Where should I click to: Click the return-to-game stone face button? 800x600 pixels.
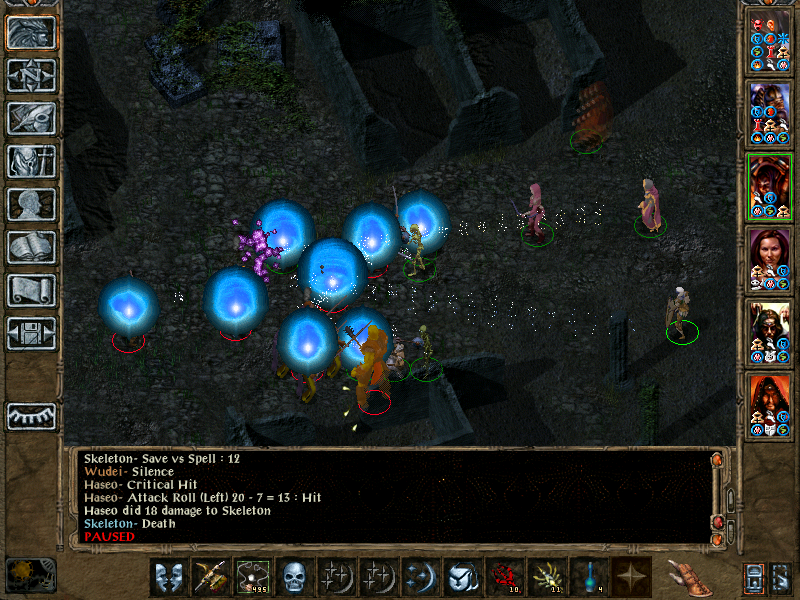point(31,33)
